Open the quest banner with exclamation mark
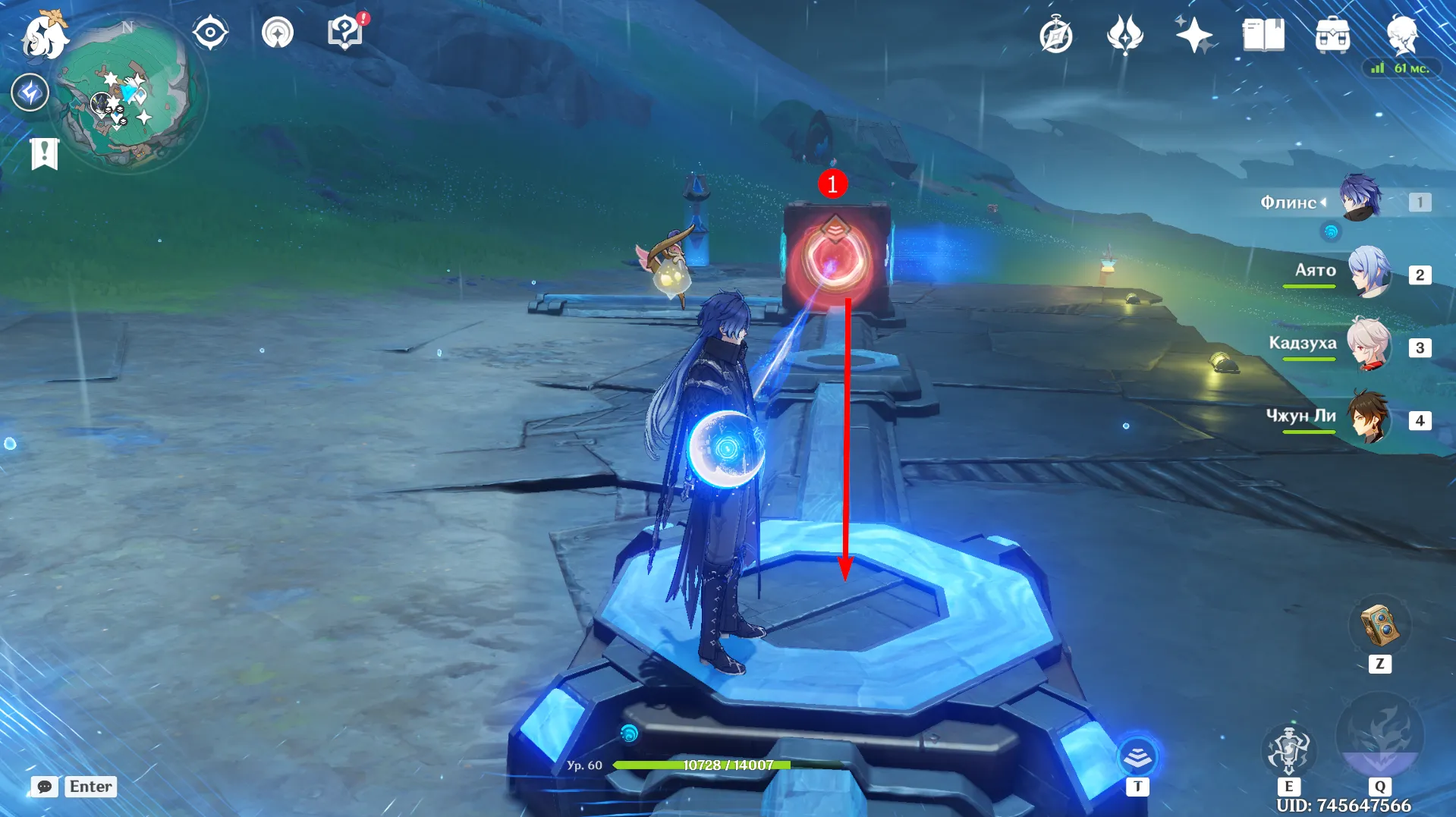Image resolution: width=1456 pixels, height=817 pixels. 44,154
